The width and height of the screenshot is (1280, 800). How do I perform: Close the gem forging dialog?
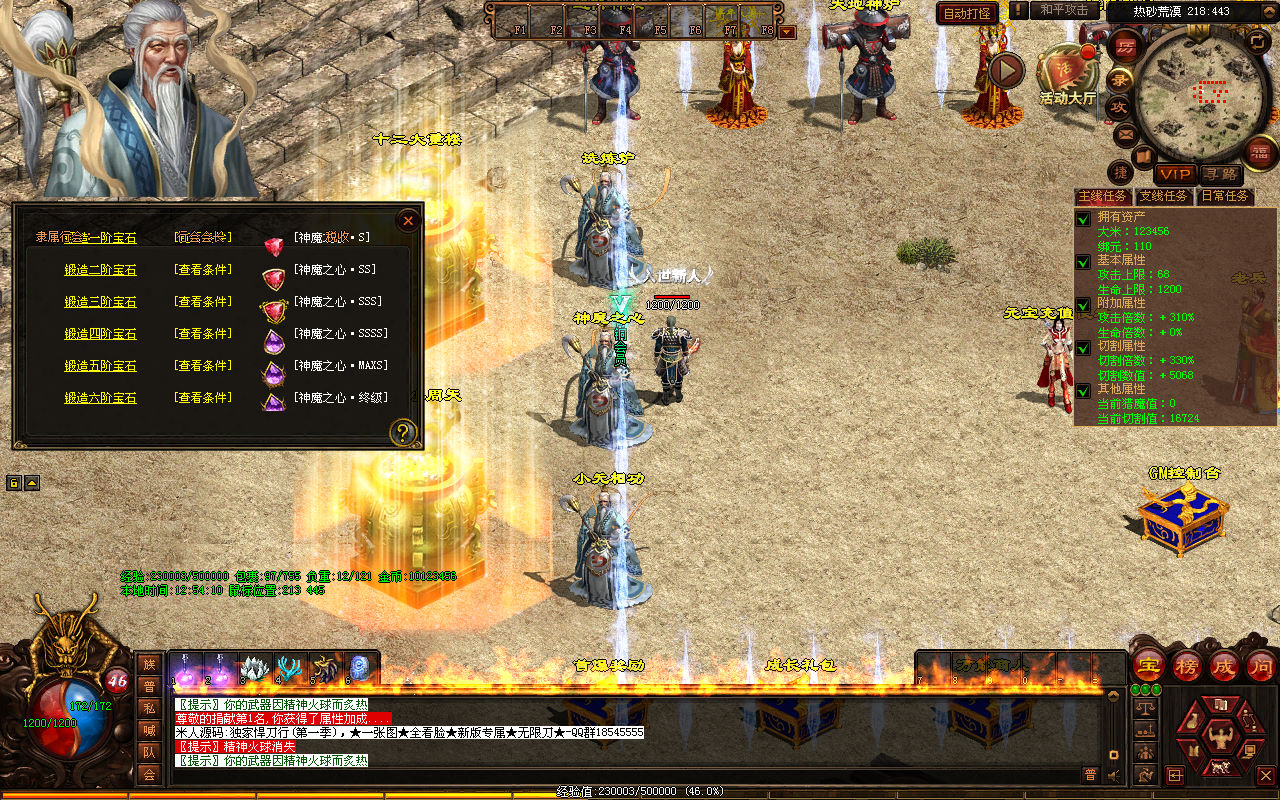[x=408, y=220]
